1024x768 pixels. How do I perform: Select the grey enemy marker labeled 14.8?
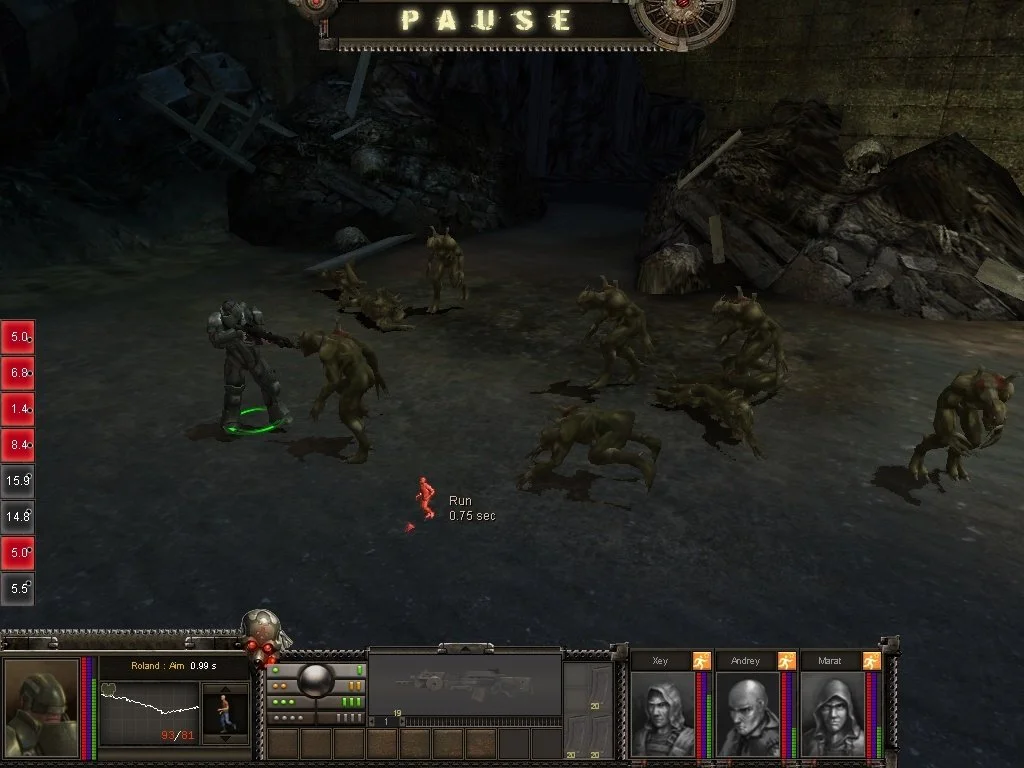point(19,516)
